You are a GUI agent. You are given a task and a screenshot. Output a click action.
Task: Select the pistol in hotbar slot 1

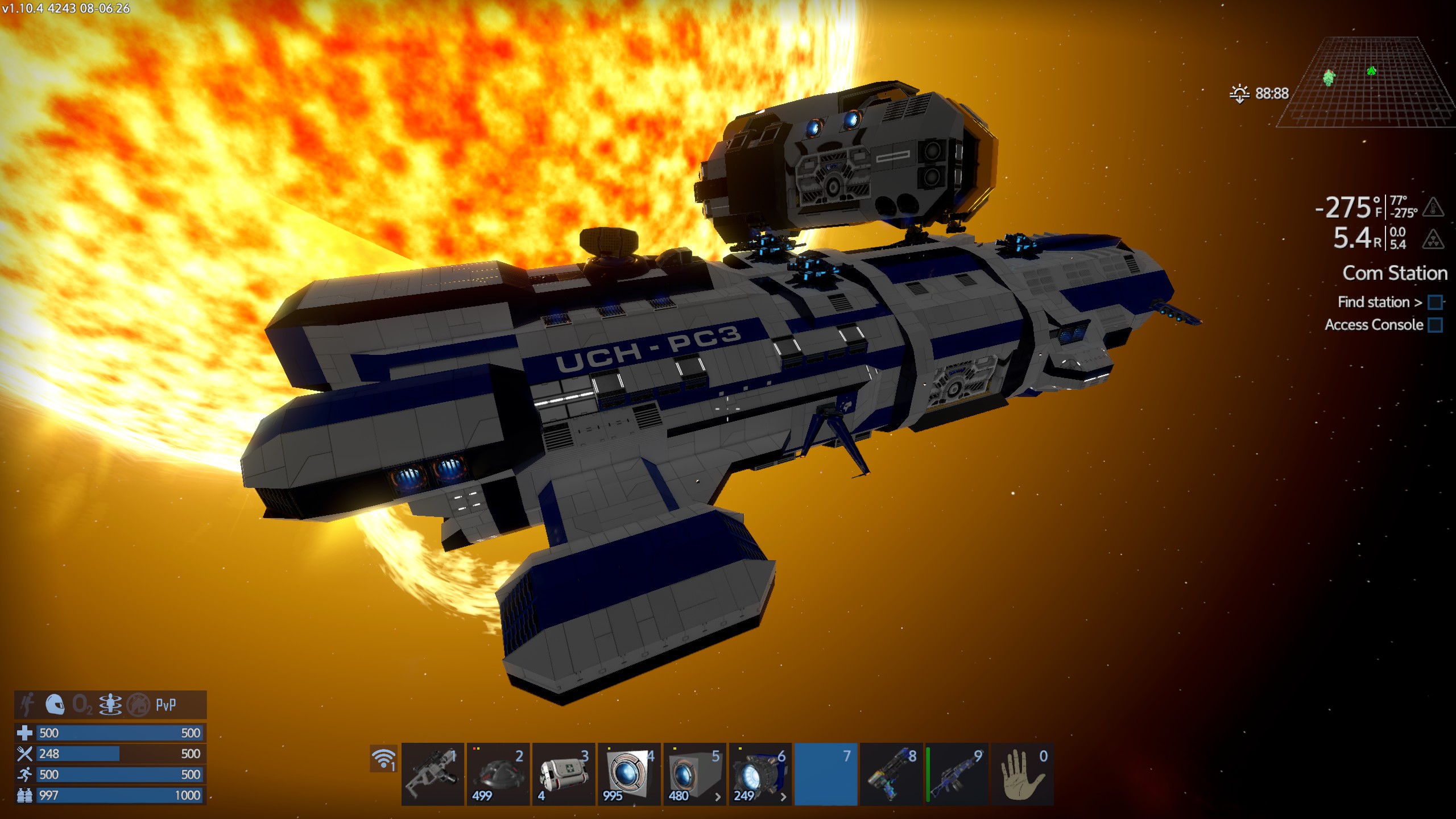pos(432,774)
